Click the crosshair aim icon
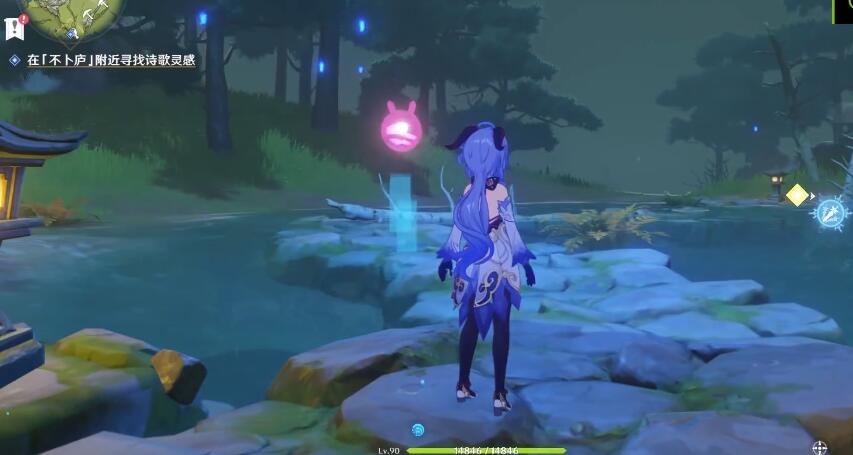 point(820,447)
